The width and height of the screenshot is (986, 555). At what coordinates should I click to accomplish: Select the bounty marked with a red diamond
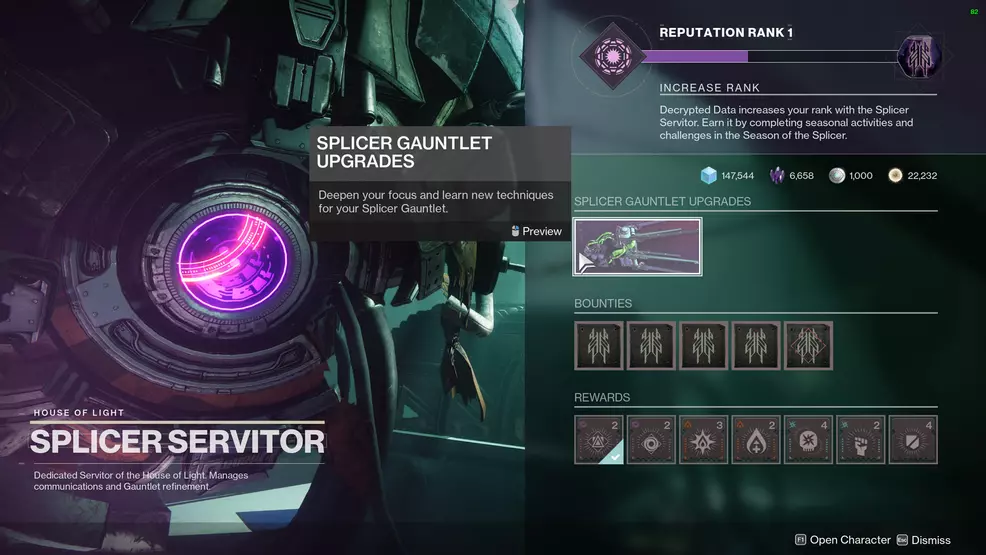pos(808,345)
